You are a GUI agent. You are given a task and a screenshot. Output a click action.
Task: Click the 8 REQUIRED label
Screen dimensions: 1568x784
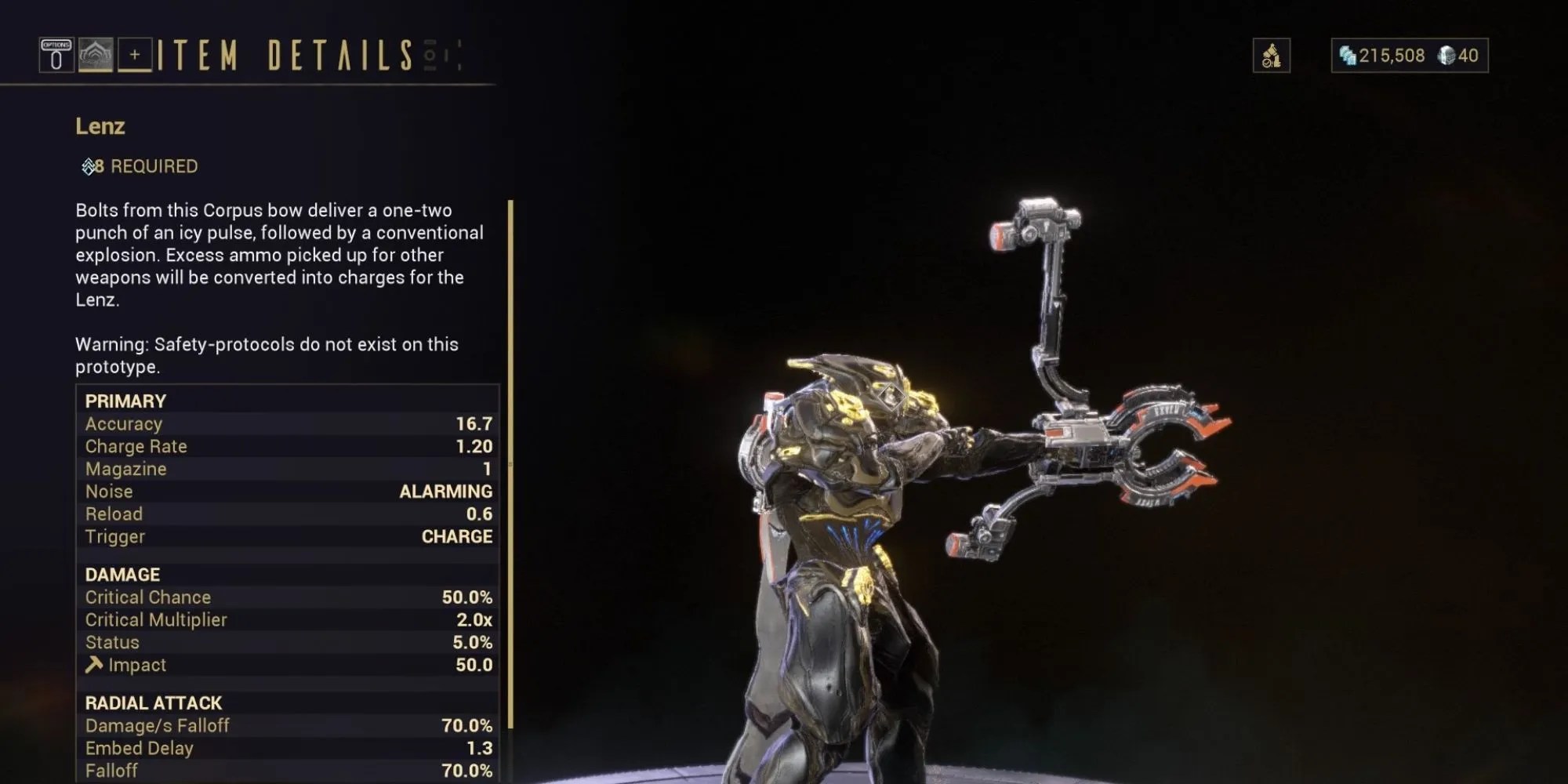pyautogui.click(x=146, y=165)
